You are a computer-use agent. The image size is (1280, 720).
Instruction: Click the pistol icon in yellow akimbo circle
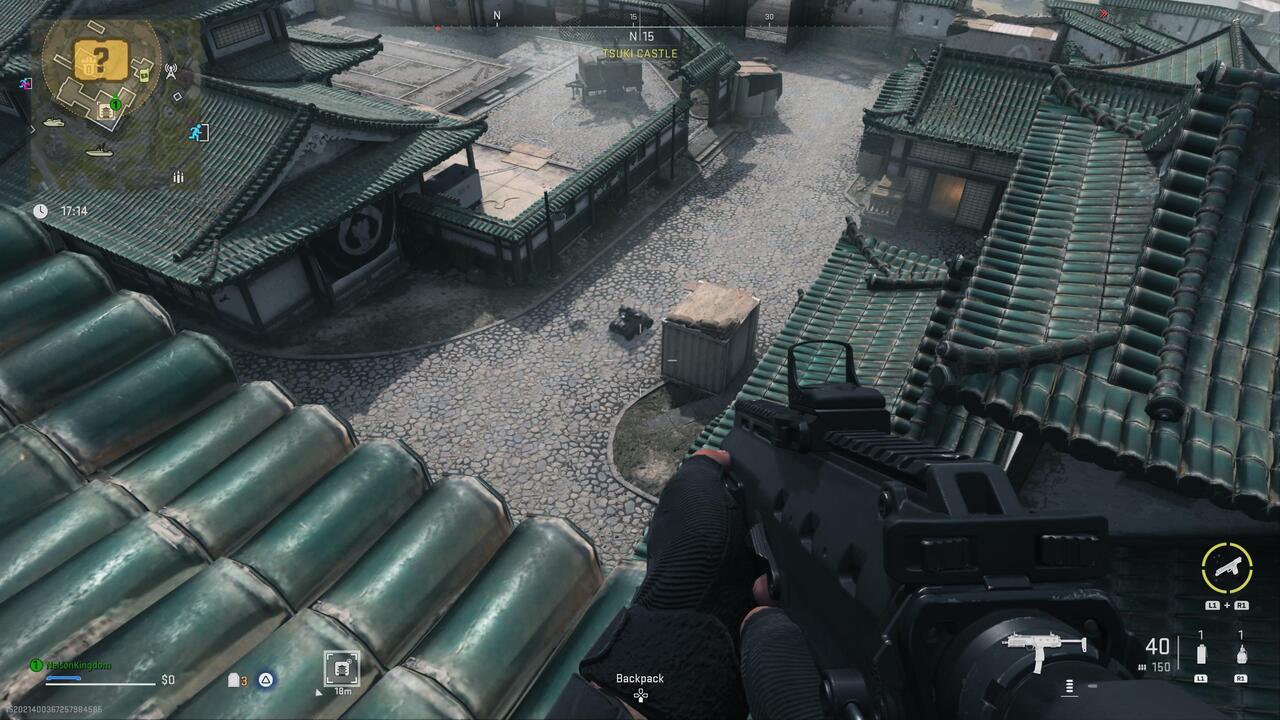click(1227, 566)
